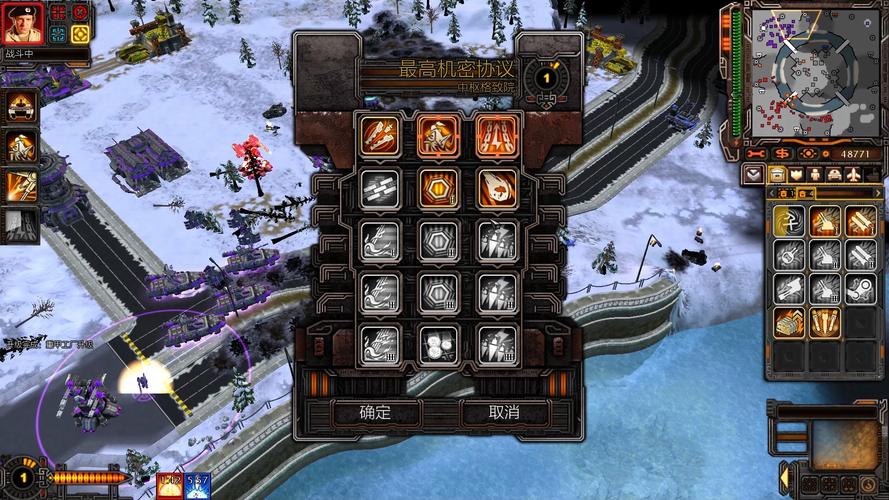Screen dimensions: 889x500
Task: Build the hammer and sickle structure
Action: pos(790,221)
